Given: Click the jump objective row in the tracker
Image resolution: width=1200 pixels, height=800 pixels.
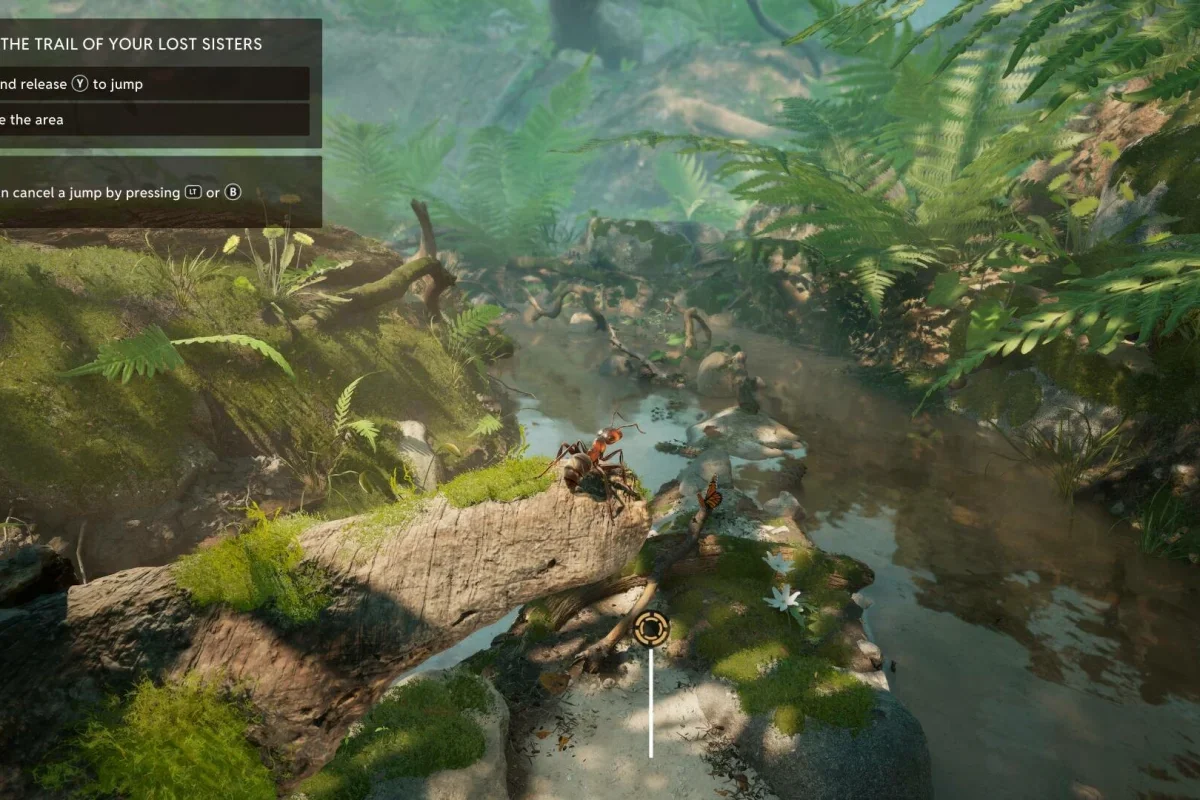Looking at the screenshot, I should tap(150, 84).
